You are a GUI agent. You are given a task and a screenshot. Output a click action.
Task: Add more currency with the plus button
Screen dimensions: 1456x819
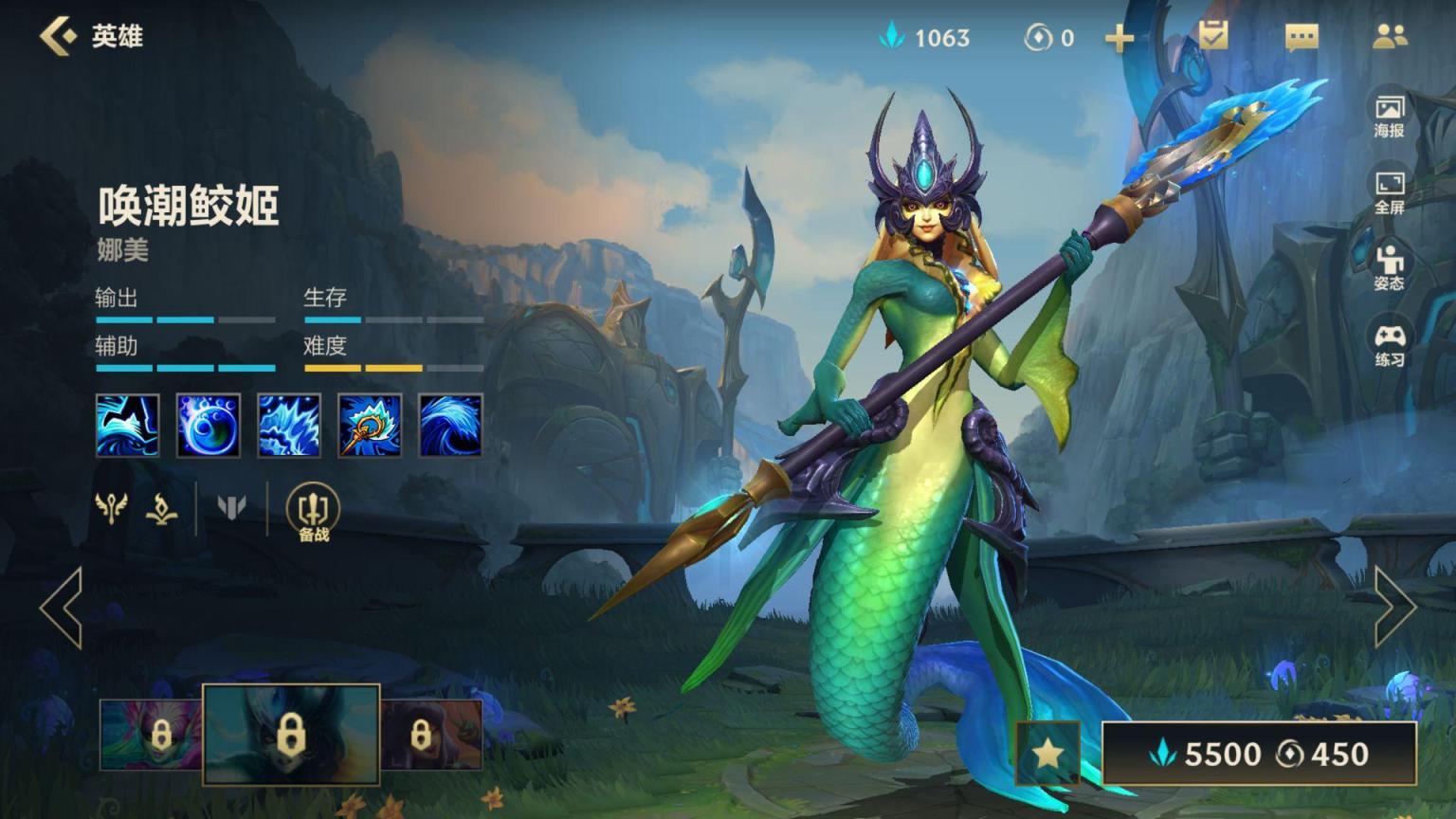pyautogui.click(x=1119, y=38)
